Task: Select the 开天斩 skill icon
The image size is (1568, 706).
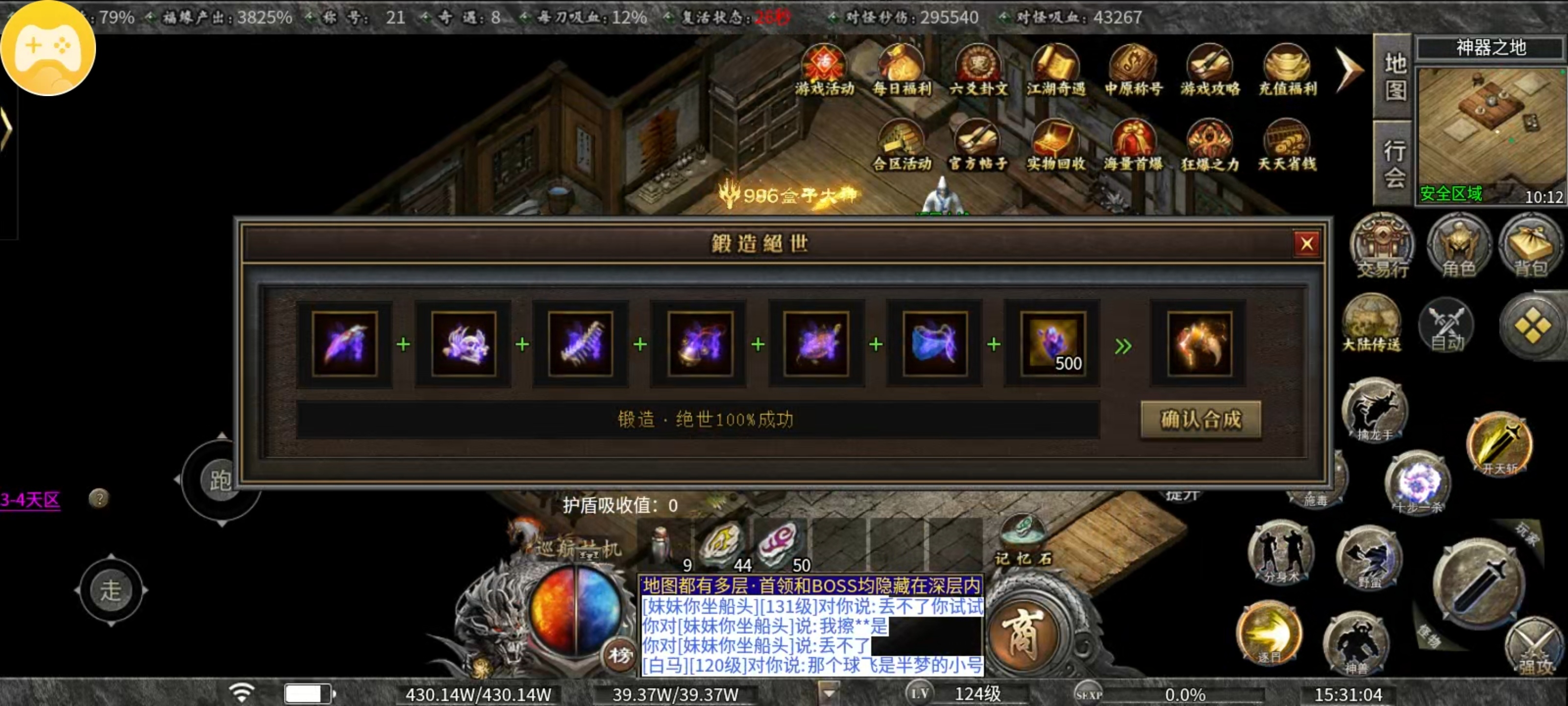Action: tap(1501, 445)
